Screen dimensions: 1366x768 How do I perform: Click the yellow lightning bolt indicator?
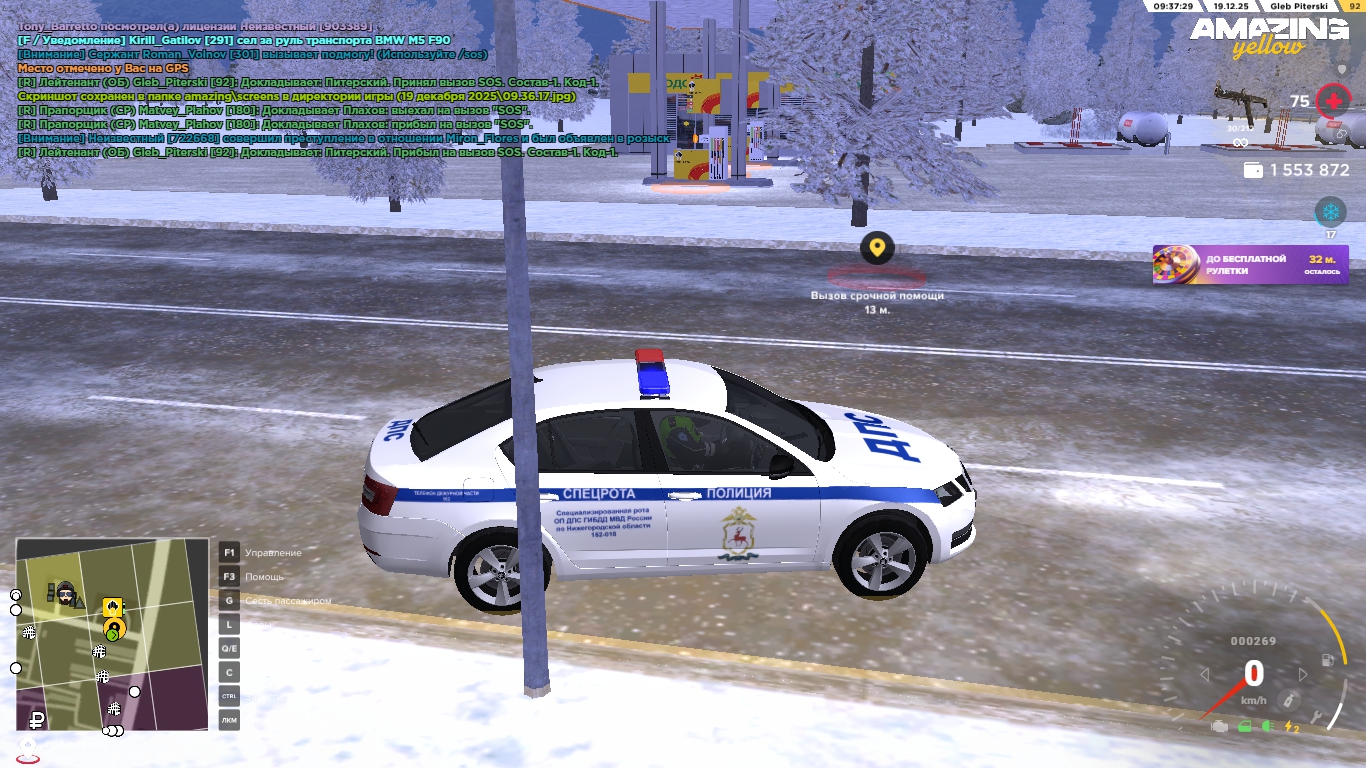(x=1291, y=727)
